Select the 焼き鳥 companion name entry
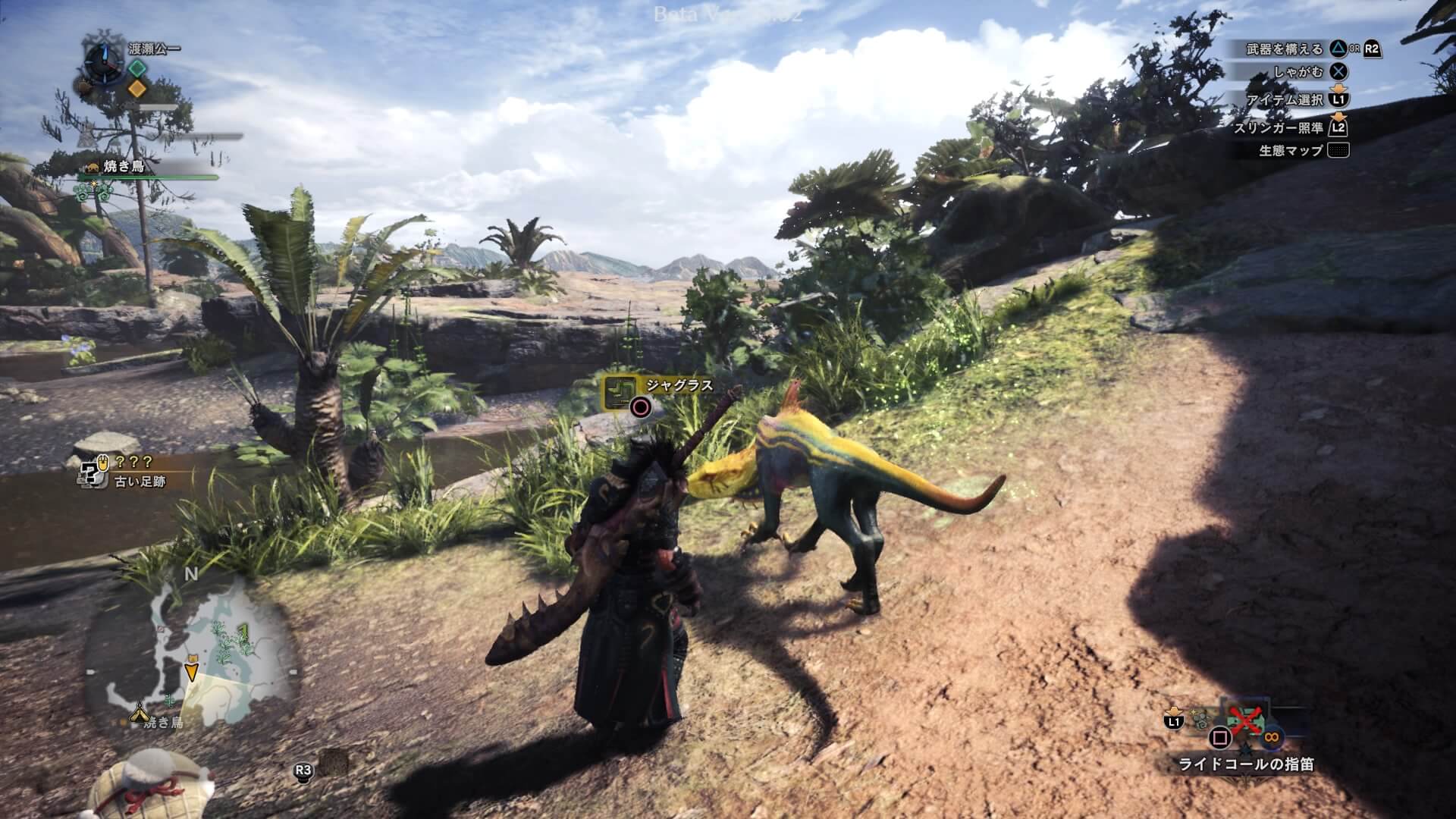The image size is (1456, 819). 124,166
